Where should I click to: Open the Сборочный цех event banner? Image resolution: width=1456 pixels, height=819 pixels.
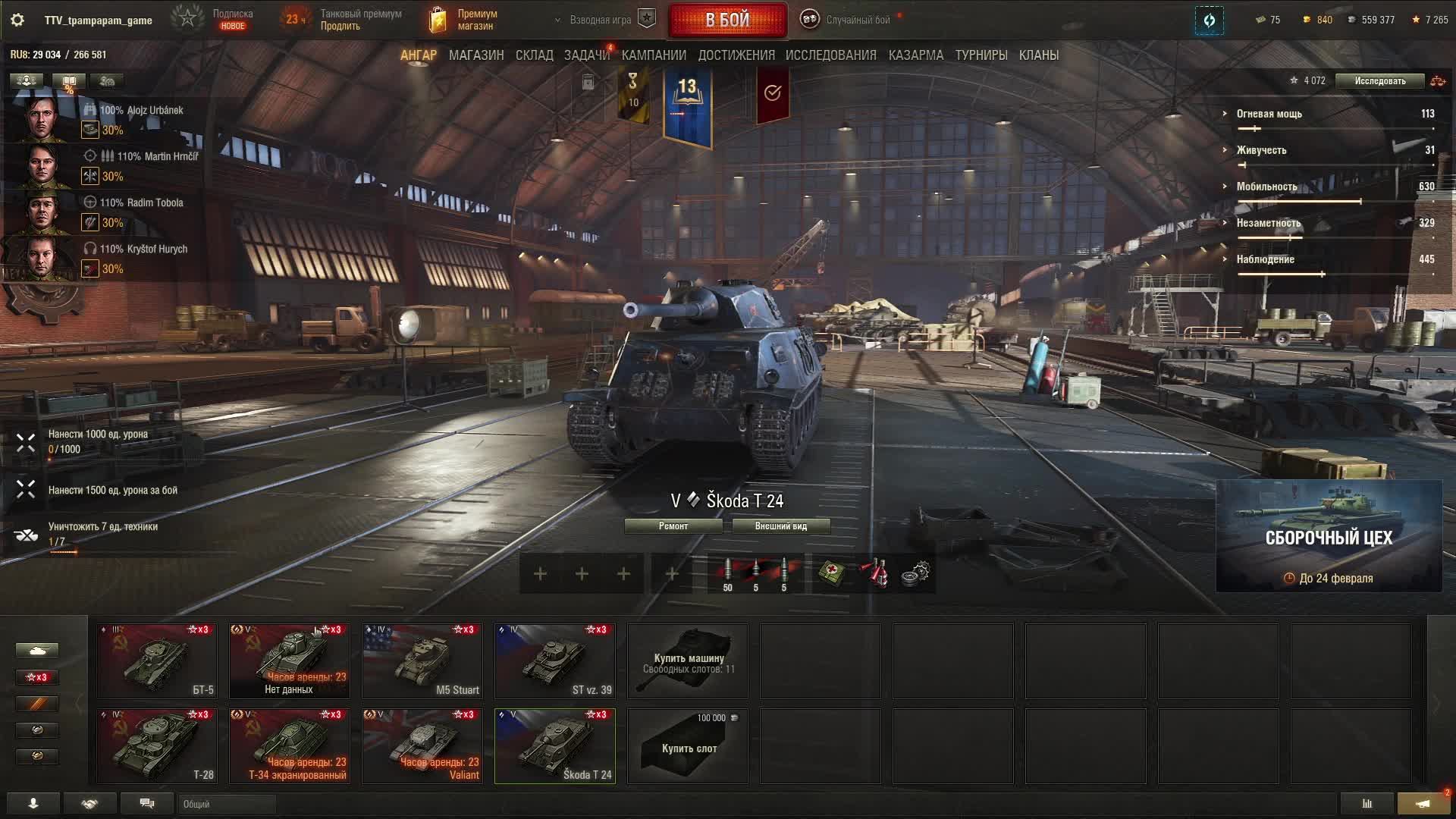pos(1329,536)
